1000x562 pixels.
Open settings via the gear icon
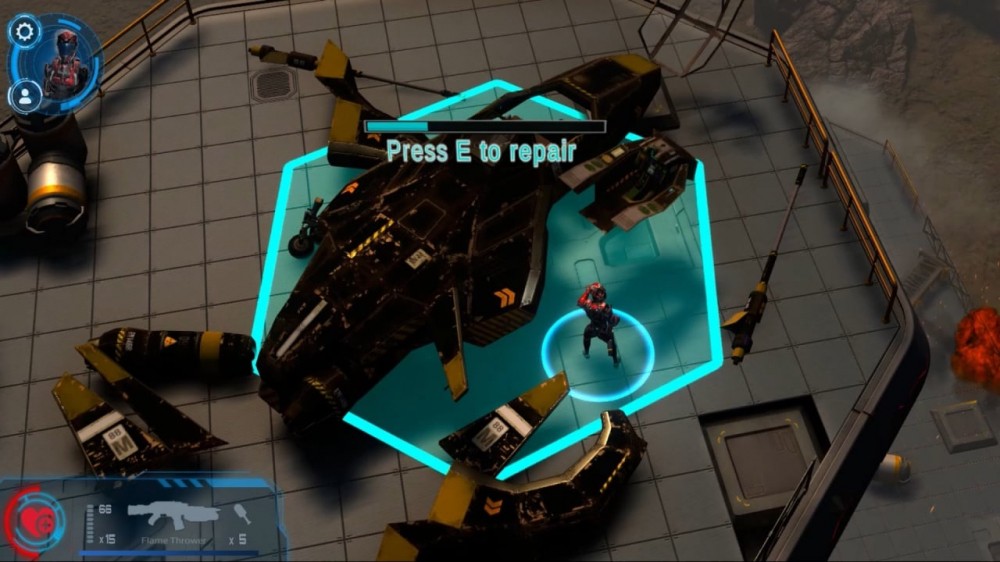(x=24, y=32)
